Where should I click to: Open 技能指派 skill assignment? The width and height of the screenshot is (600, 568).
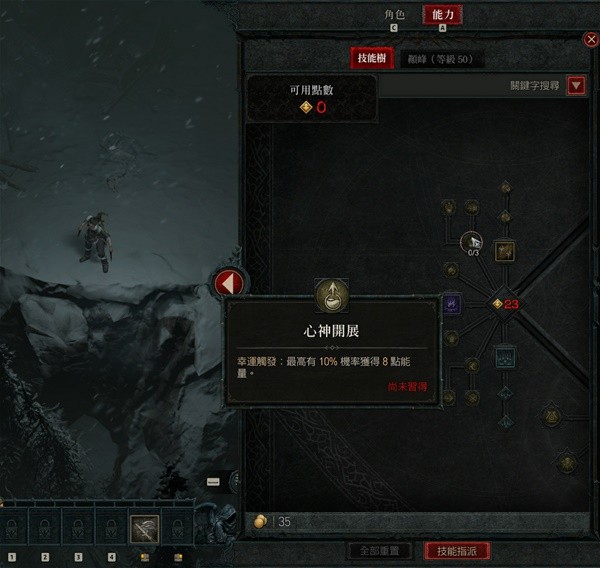(x=456, y=551)
